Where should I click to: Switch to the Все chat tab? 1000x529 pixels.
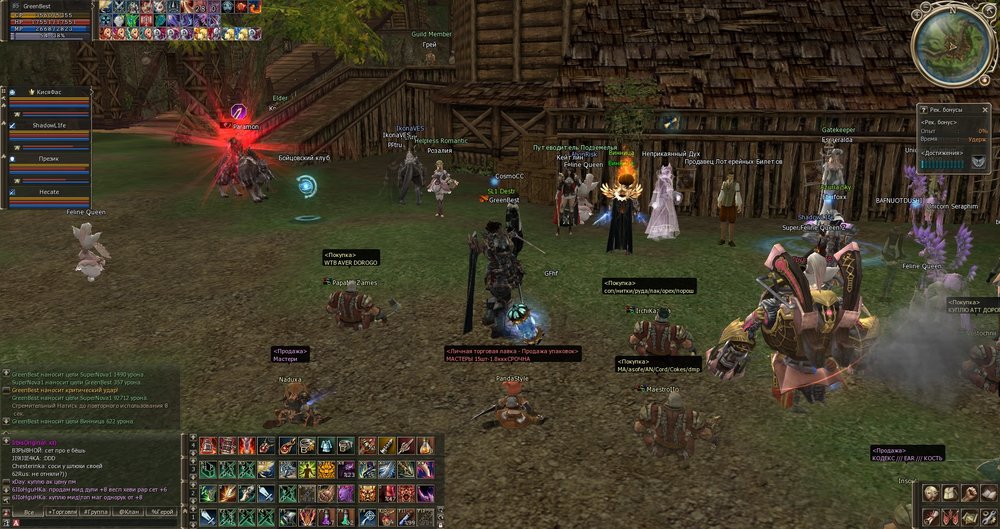pyautogui.click(x=29, y=512)
